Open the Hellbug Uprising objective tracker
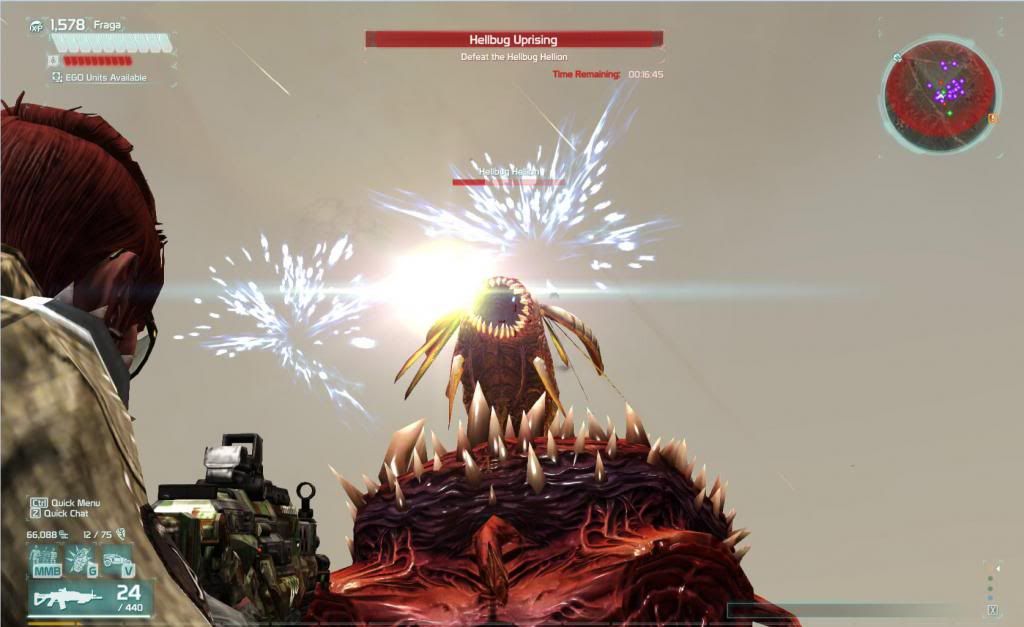The image size is (1024, 627). pos(514,40)
